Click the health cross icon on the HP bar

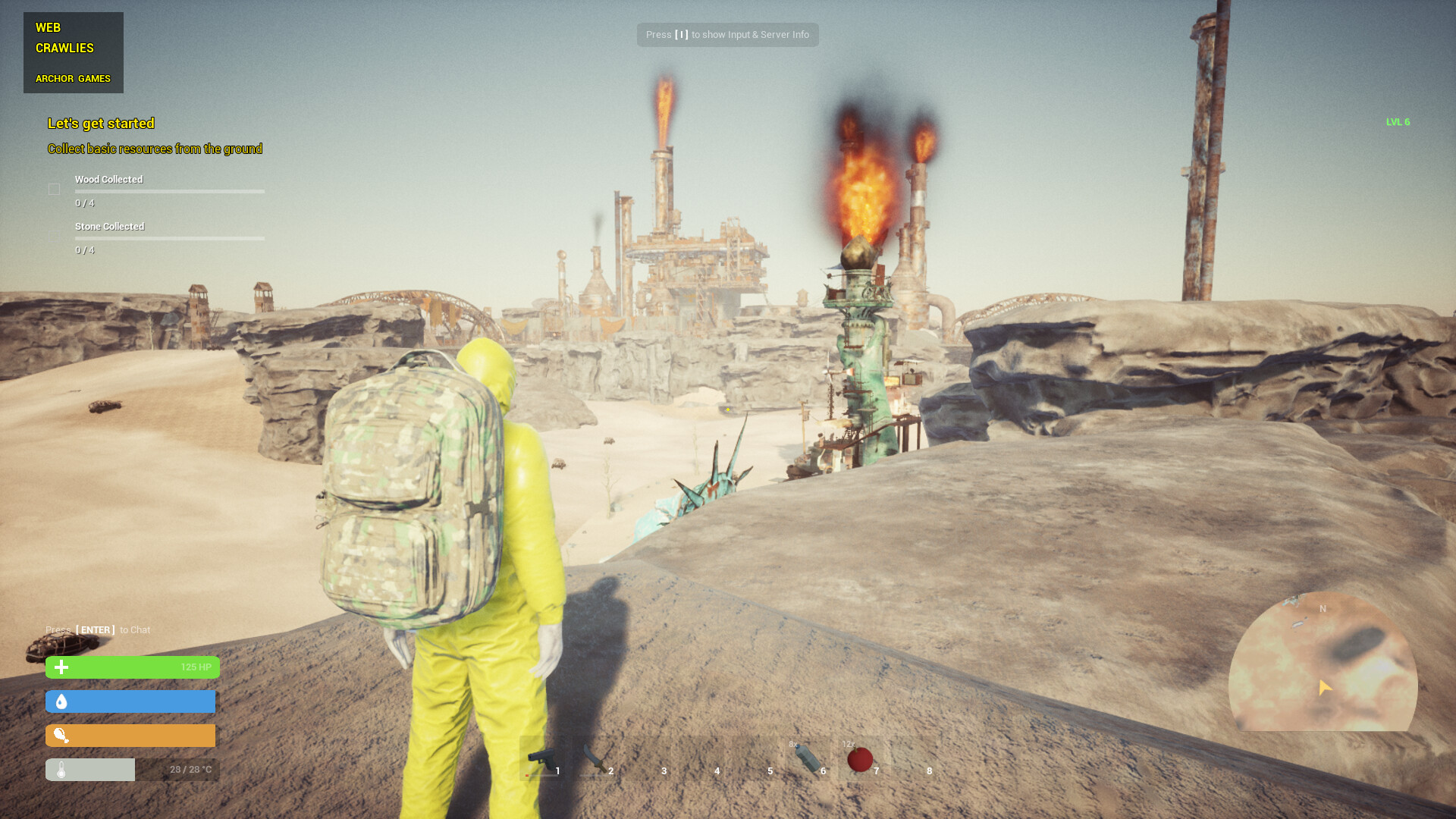click(60, 667)
